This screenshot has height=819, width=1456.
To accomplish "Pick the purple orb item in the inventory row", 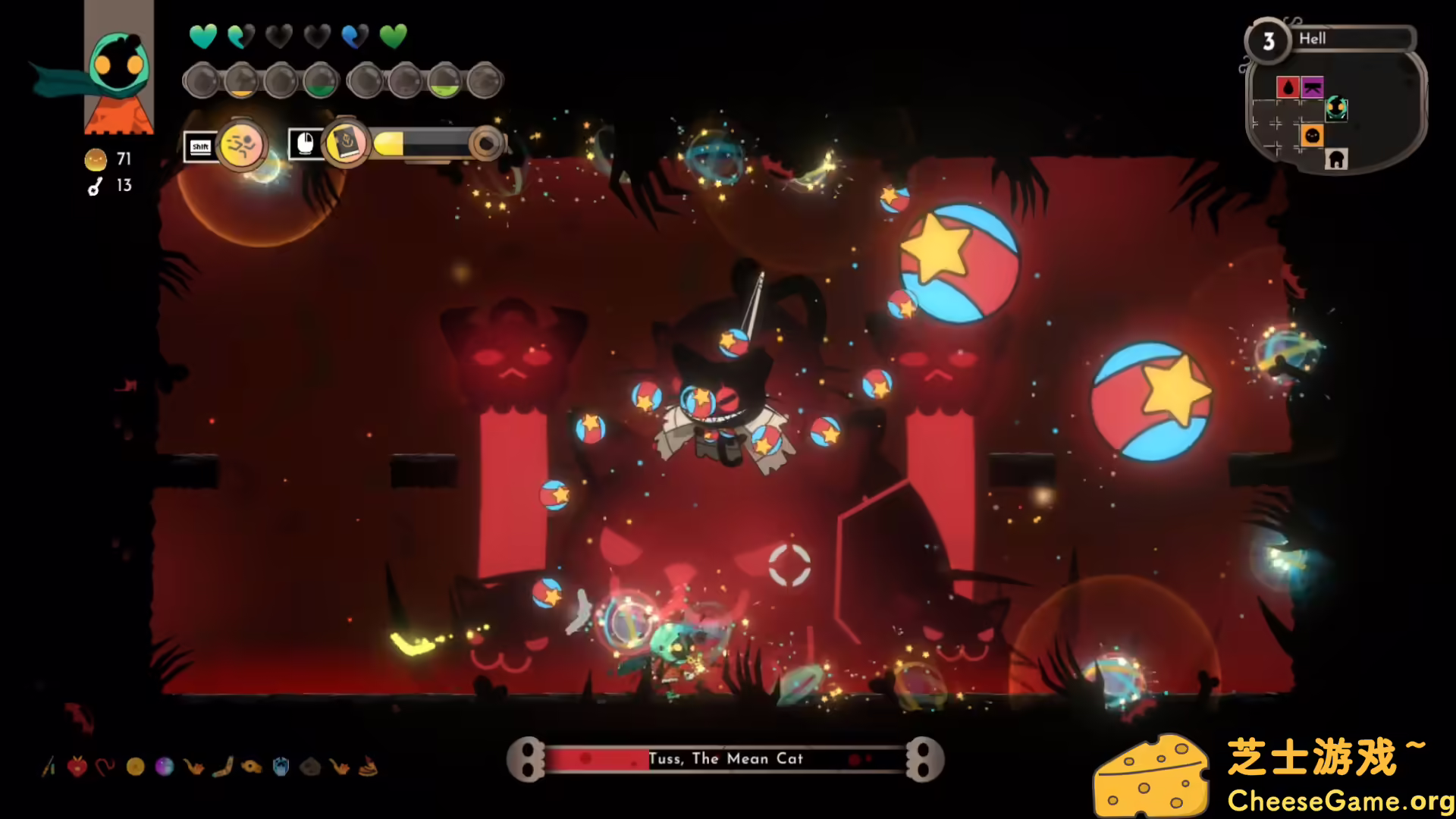I will click(165, 766).
